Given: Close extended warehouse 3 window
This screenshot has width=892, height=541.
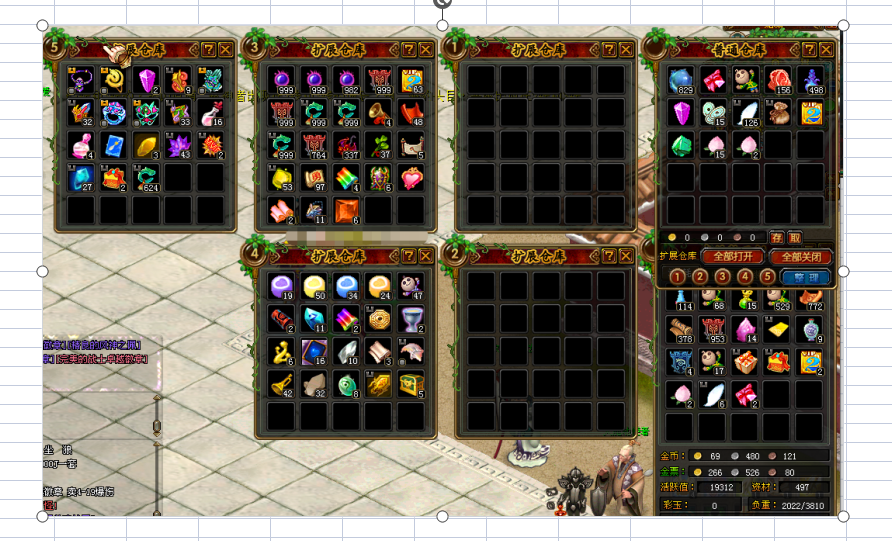Looking at the screenshot, I should (426, 49).
